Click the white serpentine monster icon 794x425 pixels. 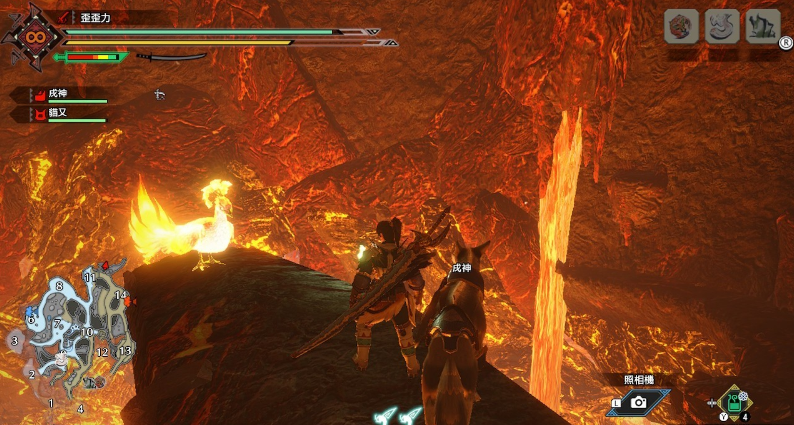[x=722, y=26]
